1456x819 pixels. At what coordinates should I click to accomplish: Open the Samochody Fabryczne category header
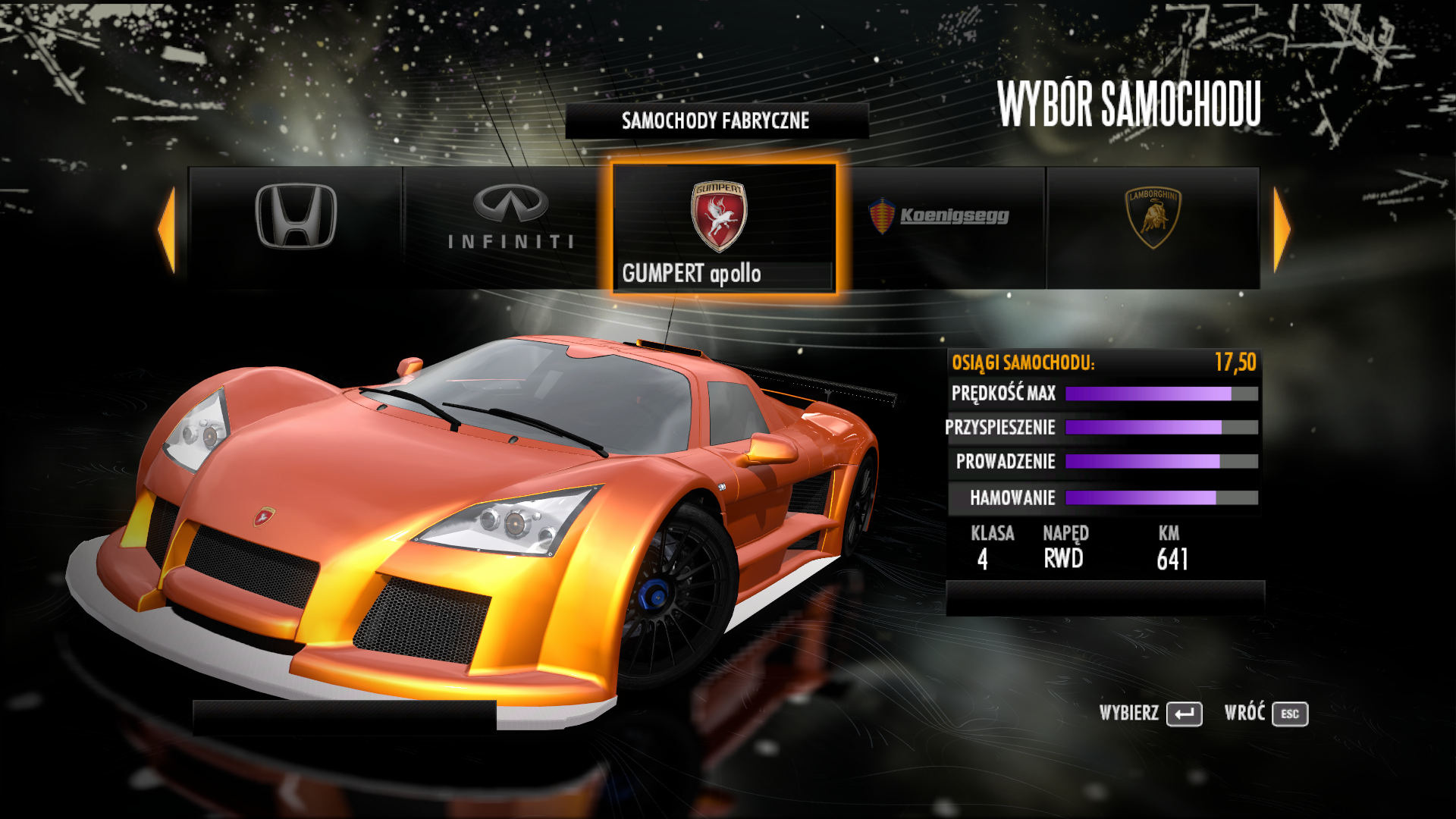(716, 121)
